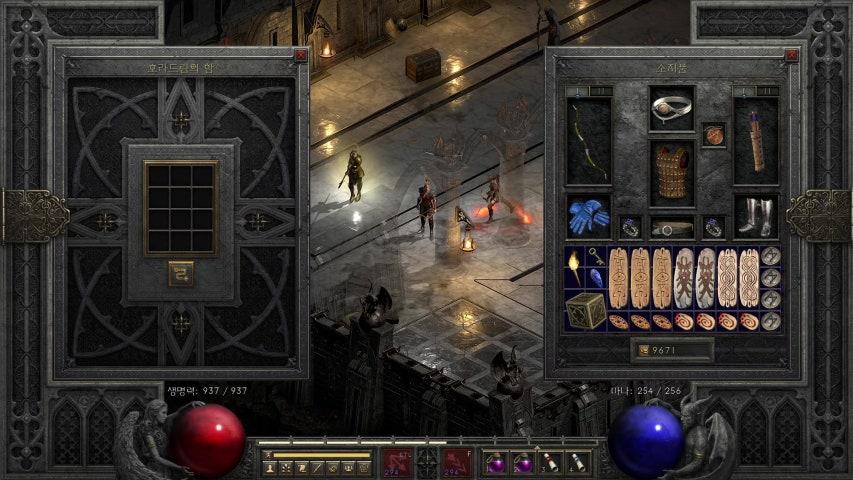Open the character screen from mini panel
The height and width of the screenshot is (480, 853).
pos(270,467)
